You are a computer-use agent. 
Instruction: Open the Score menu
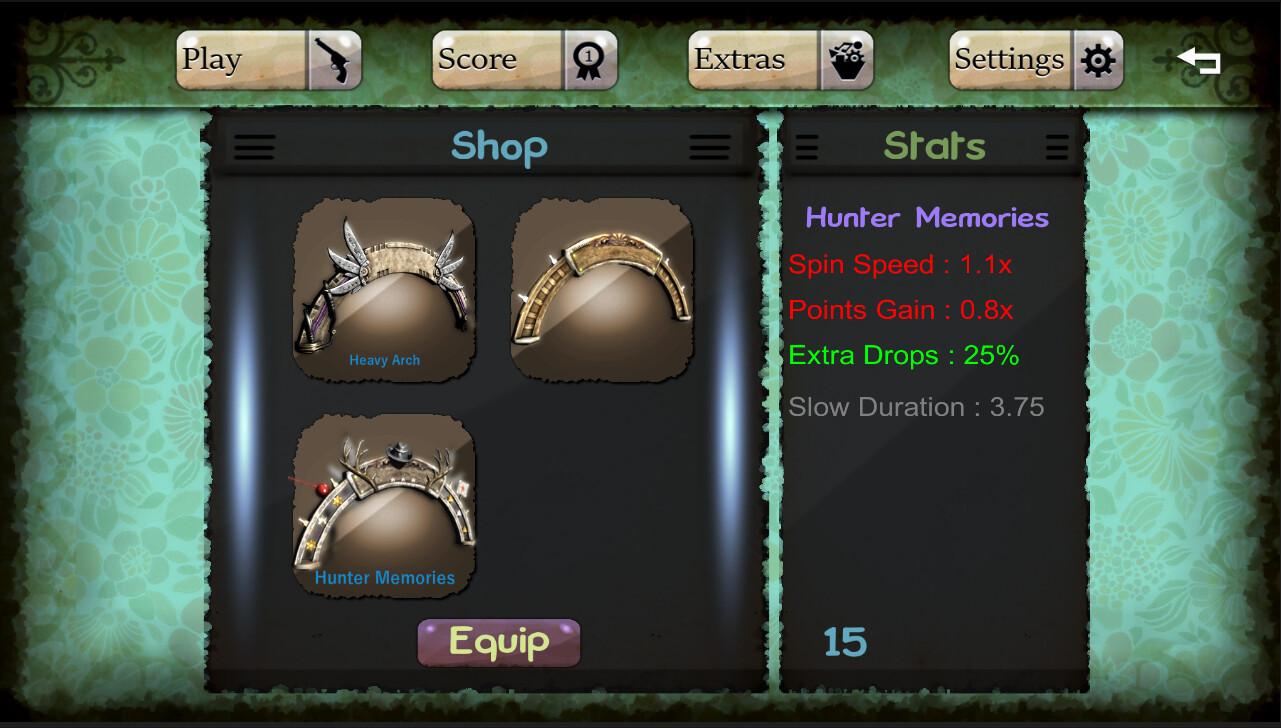524,60
